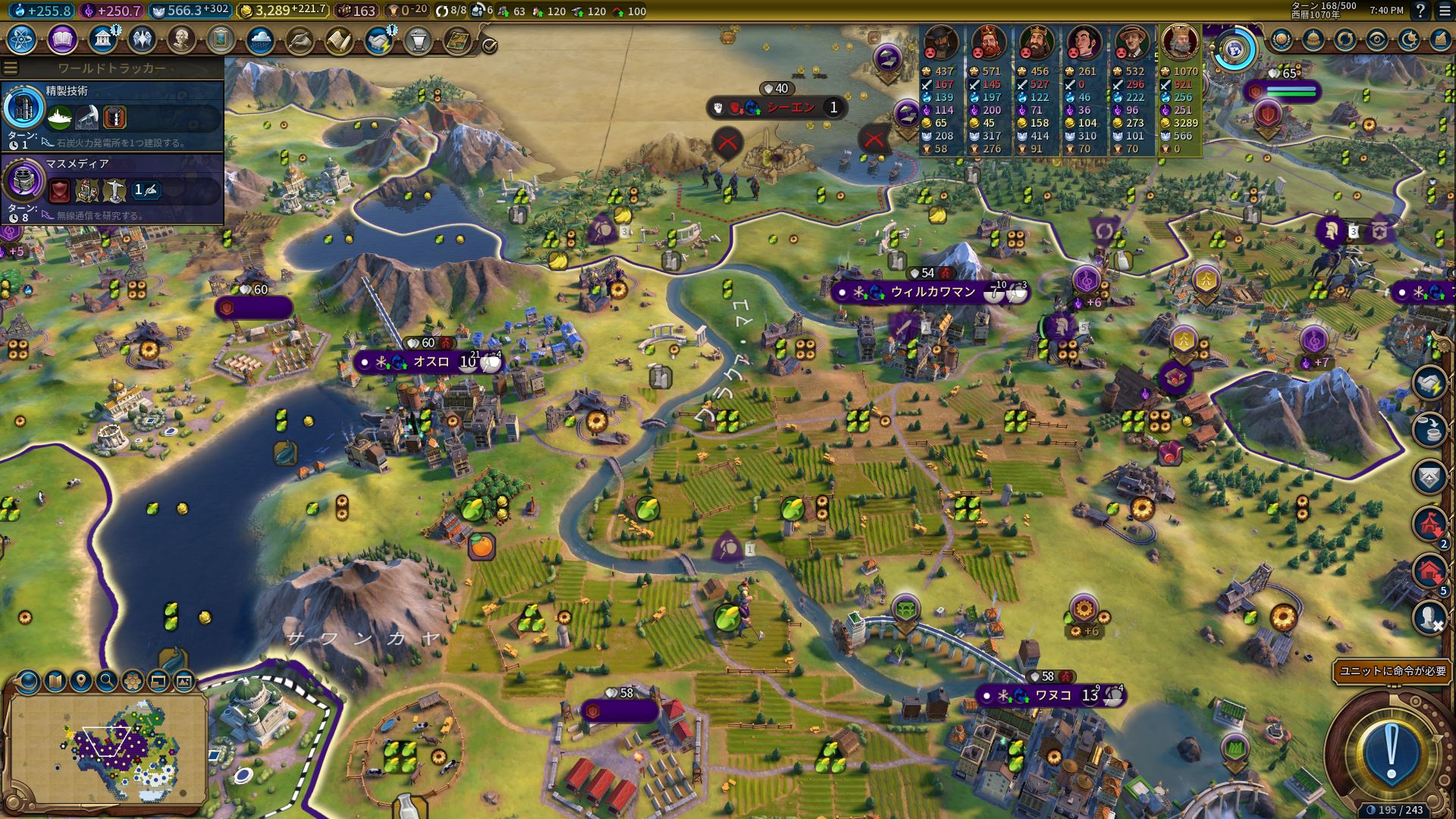
Task: Open the map search magnifying glass
Action: (107, 681)
